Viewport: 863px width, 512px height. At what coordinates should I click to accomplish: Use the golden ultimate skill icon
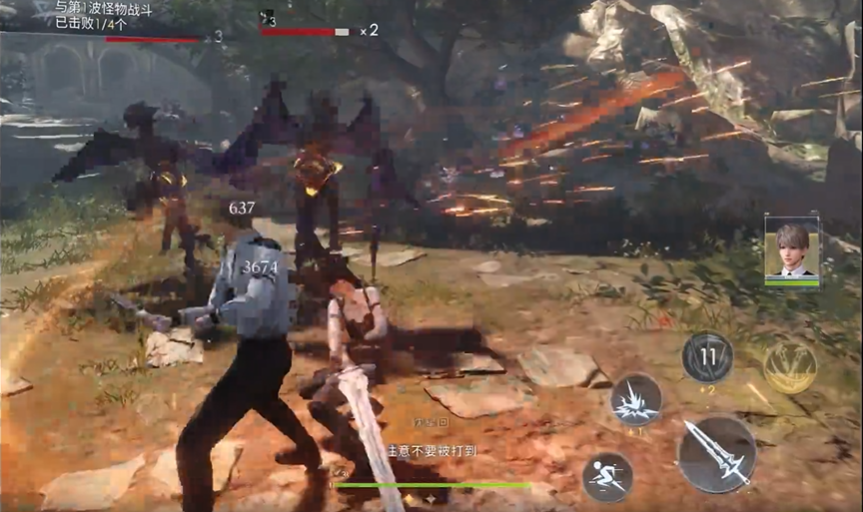789,367
